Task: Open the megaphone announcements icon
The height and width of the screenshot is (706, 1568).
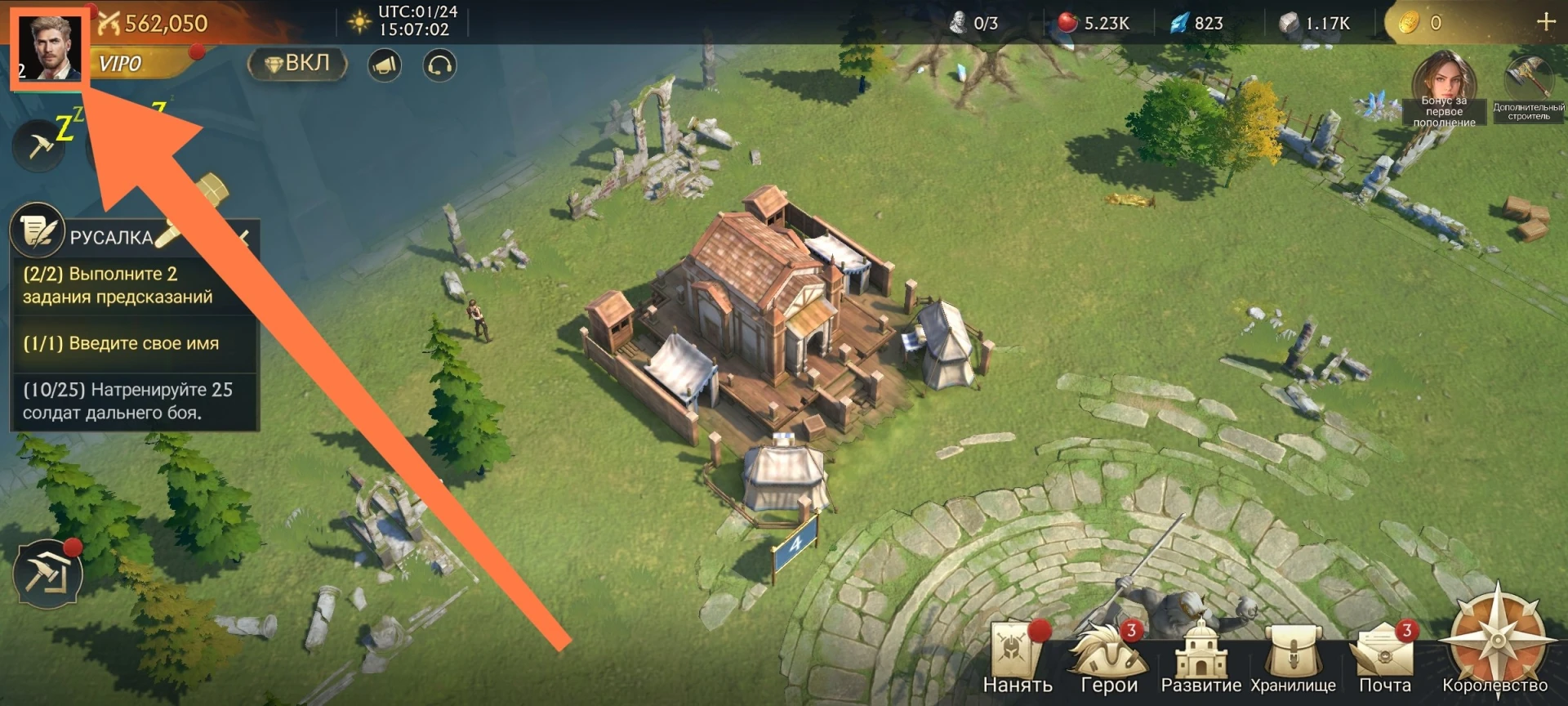Action: click(385, 65)
